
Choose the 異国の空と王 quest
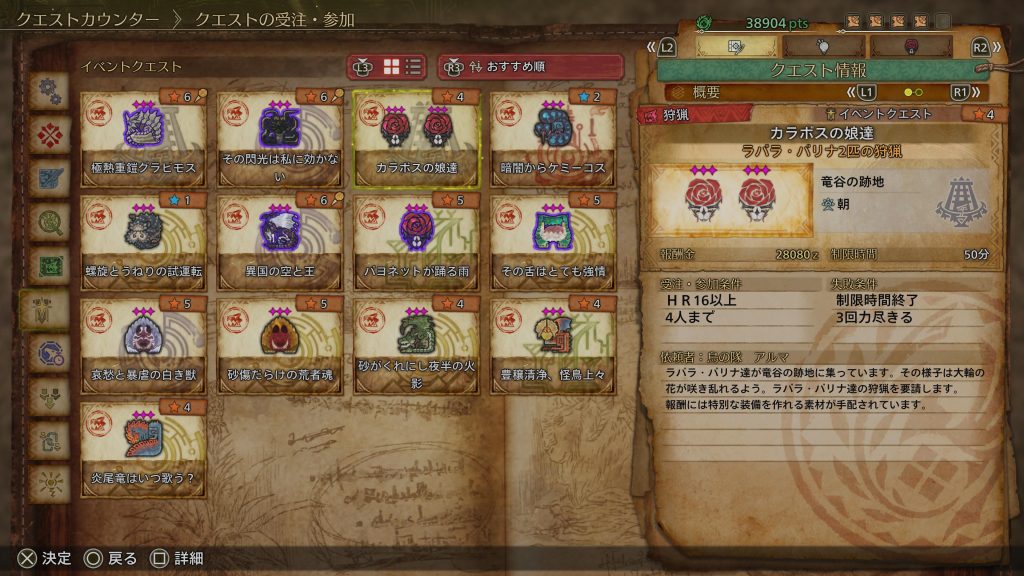(280, 243)
